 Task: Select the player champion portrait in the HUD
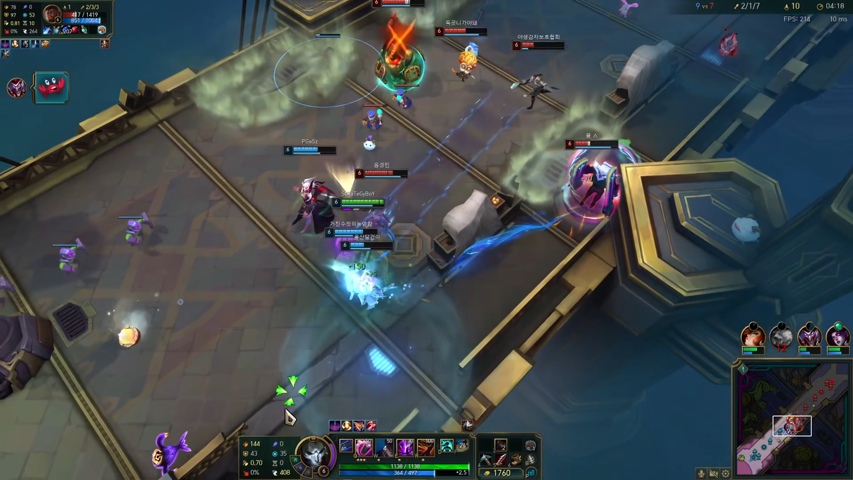pos(314,455)
